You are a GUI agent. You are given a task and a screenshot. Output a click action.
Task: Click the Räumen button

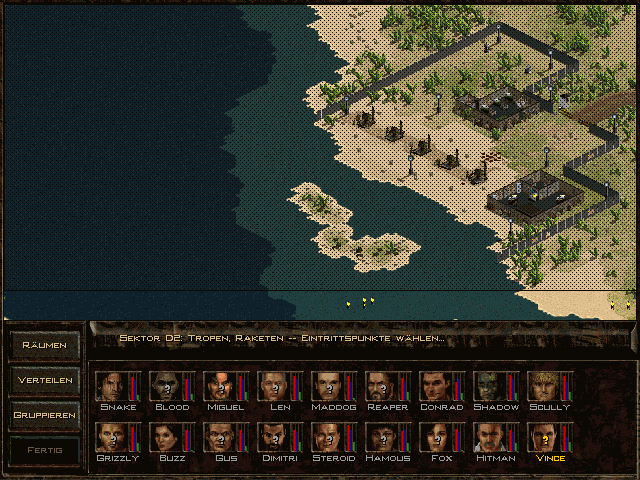coord(45,346)
